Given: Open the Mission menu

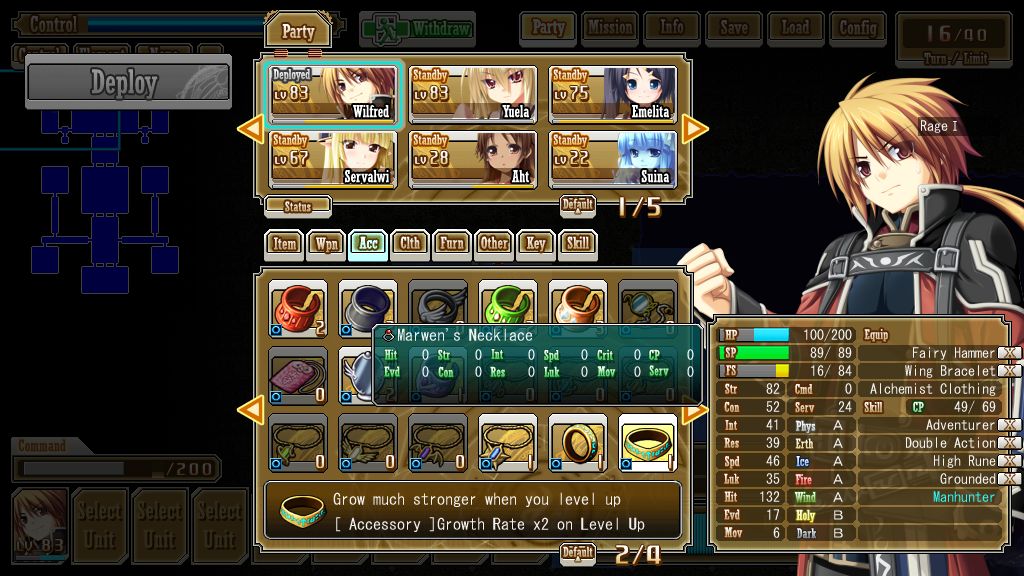Looking at the screenshot, I should coord(609,28).
